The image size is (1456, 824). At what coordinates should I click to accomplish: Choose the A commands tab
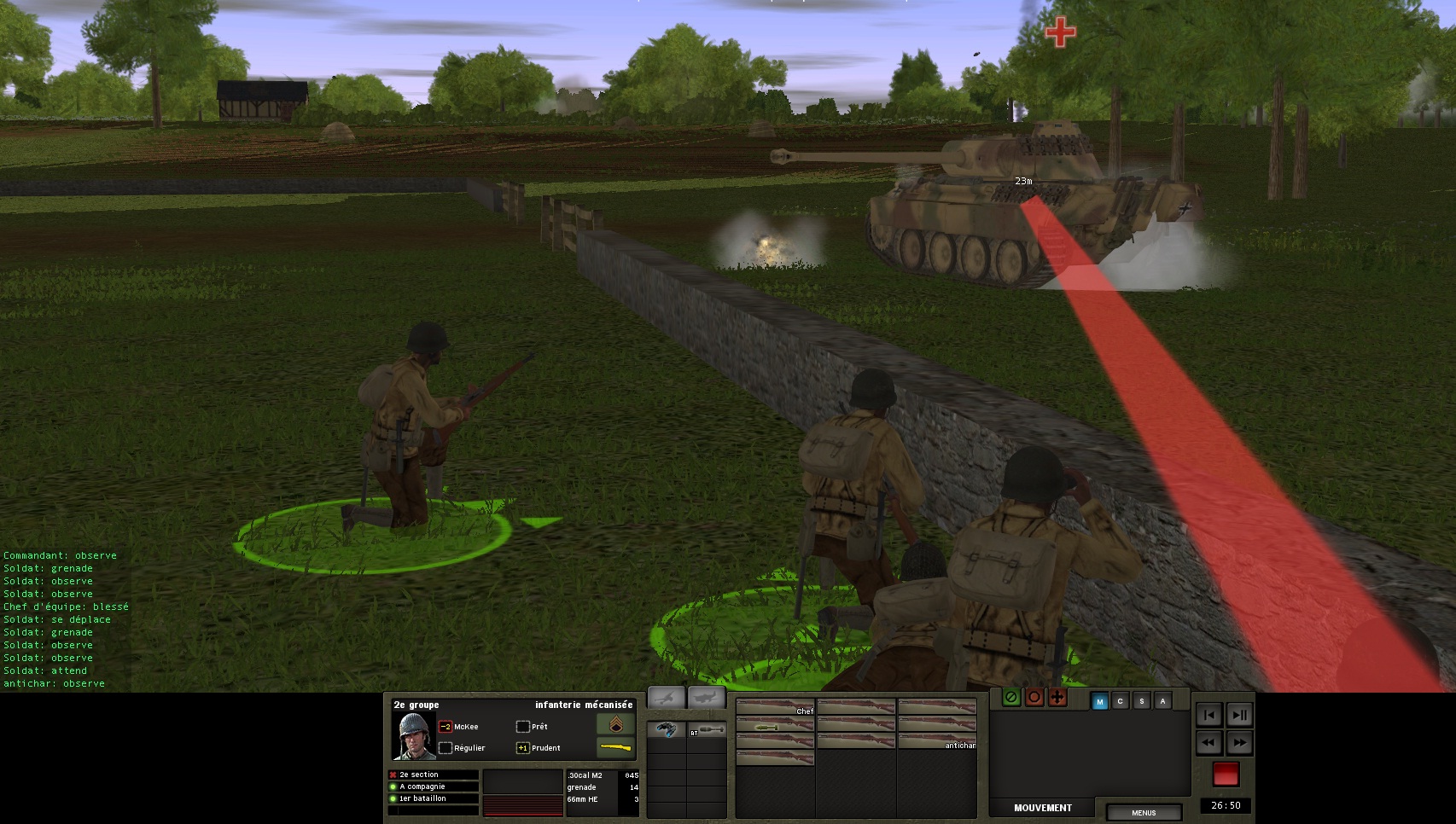click(1162, 701)
